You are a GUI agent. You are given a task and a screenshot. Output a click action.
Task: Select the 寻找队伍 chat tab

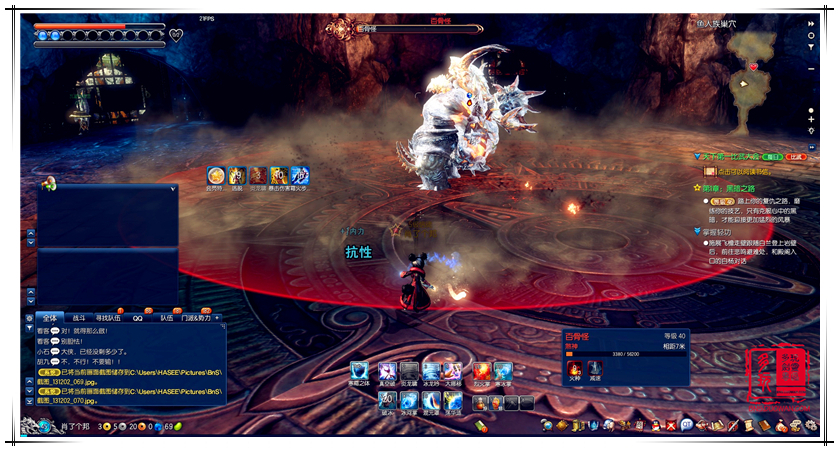107,318
